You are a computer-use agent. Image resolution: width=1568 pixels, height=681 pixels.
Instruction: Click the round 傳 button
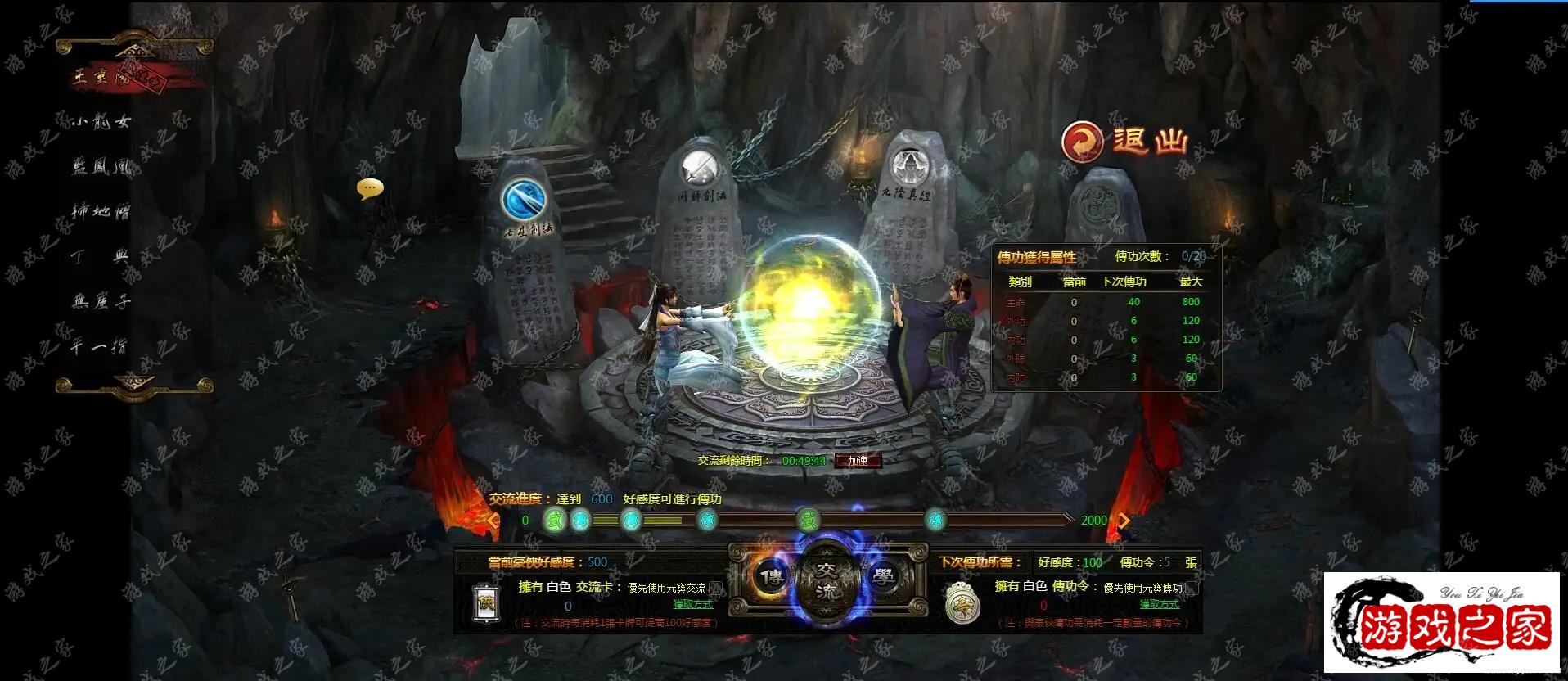coord(769,576)
